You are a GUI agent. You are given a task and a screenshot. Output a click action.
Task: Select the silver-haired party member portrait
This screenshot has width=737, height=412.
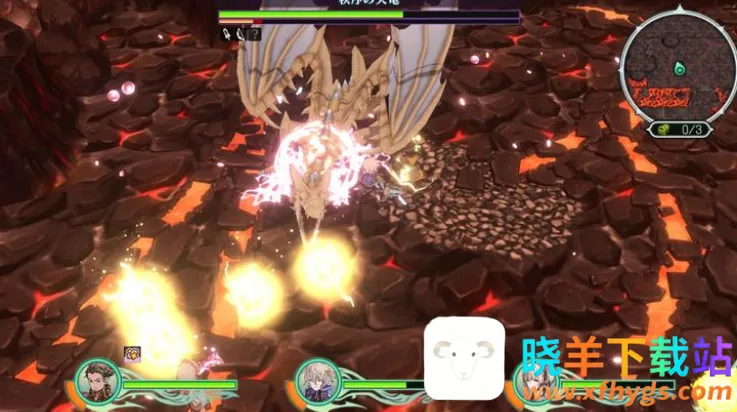tap(317, 381)
